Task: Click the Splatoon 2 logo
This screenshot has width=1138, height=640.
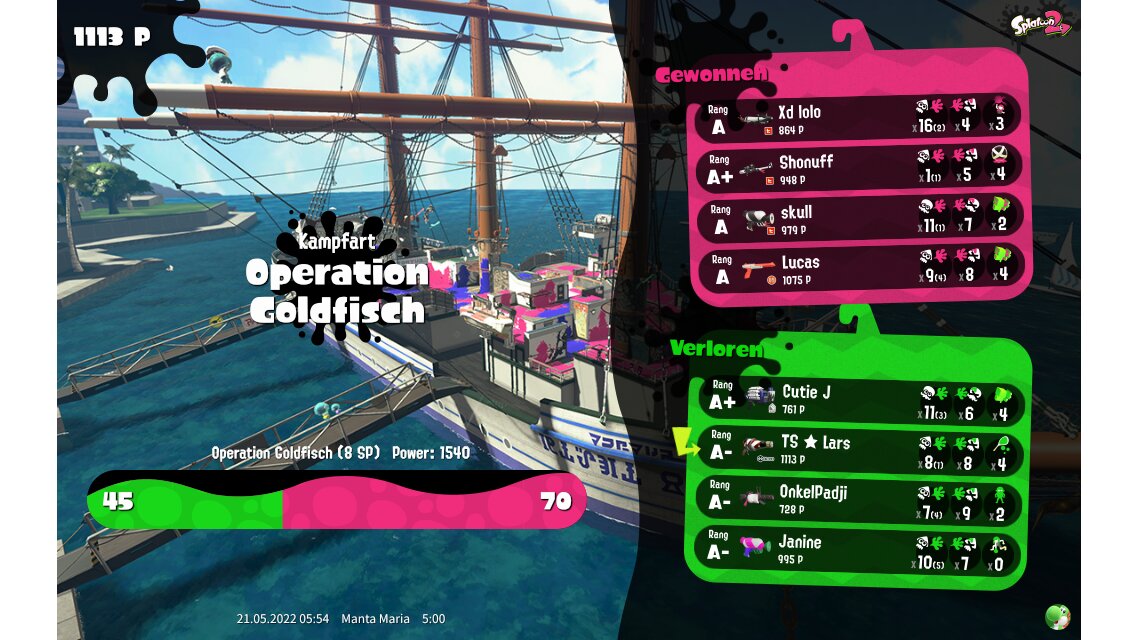Action: pos(1041,23)
